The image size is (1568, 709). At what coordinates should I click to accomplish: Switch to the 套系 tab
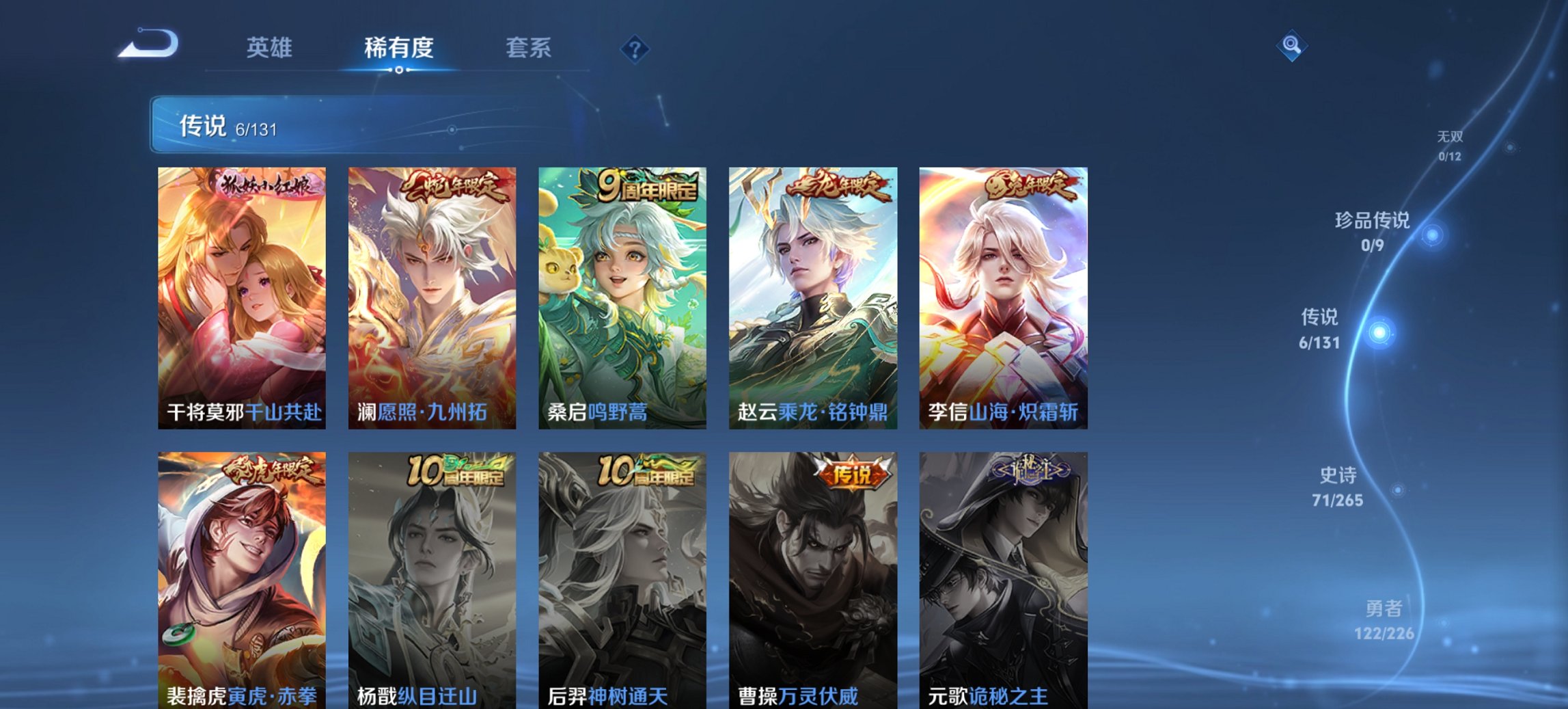529,48
